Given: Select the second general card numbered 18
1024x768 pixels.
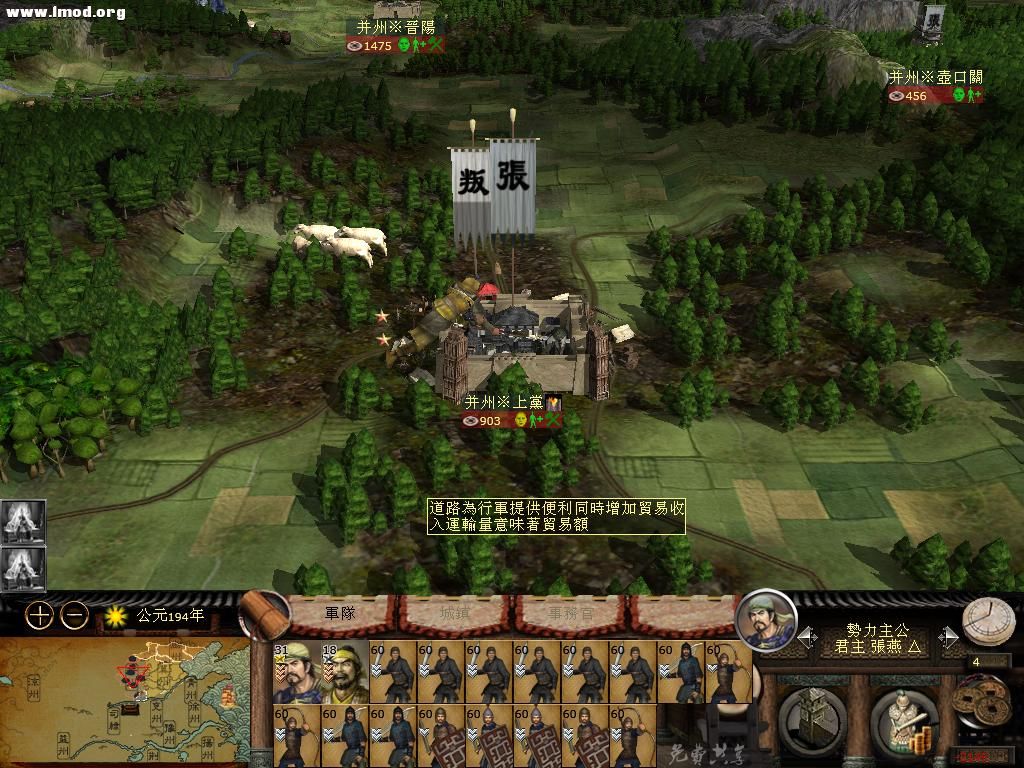Looking at the screenshot, I should coord(343,672).
